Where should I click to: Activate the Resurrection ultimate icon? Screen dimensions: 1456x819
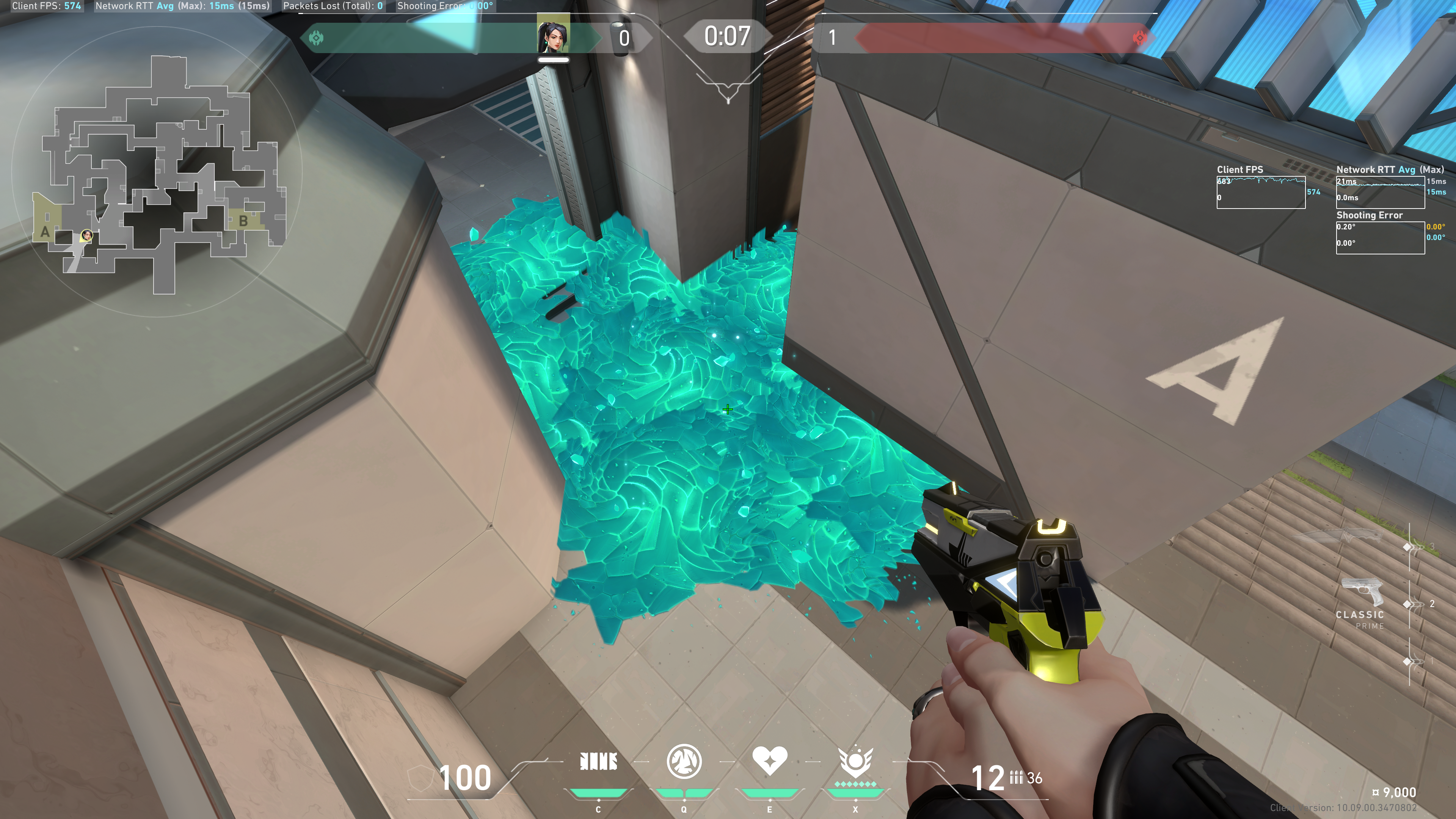[x=855, y=761]
